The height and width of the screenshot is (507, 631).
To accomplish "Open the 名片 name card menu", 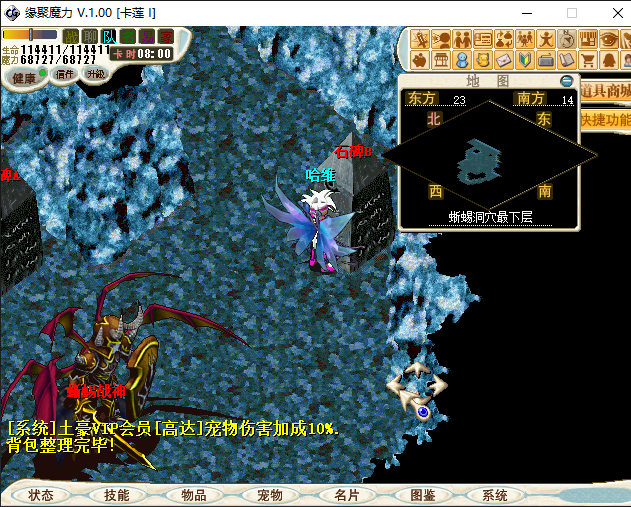I will [346, 495].
